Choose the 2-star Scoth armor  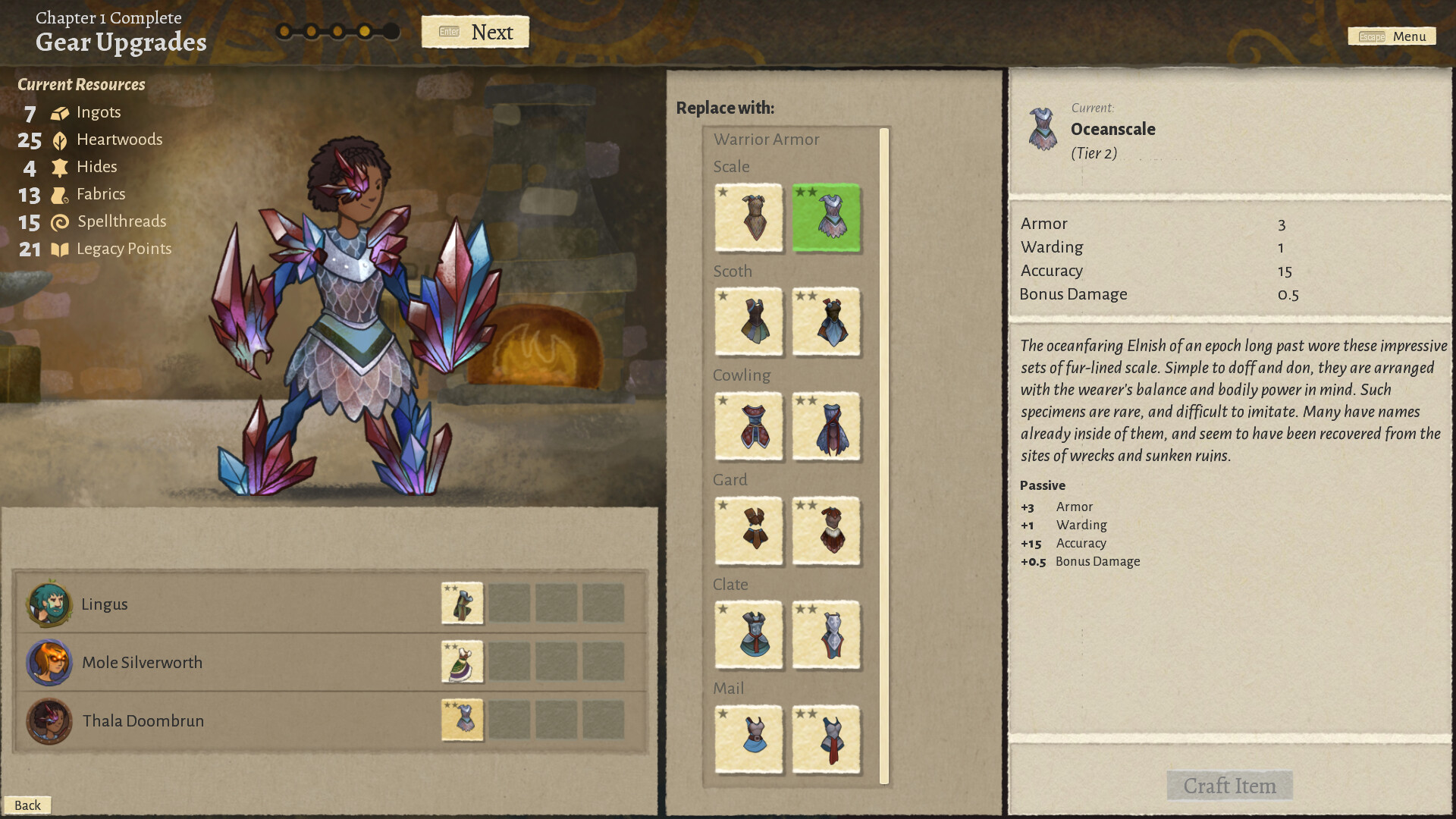(826, 323)
